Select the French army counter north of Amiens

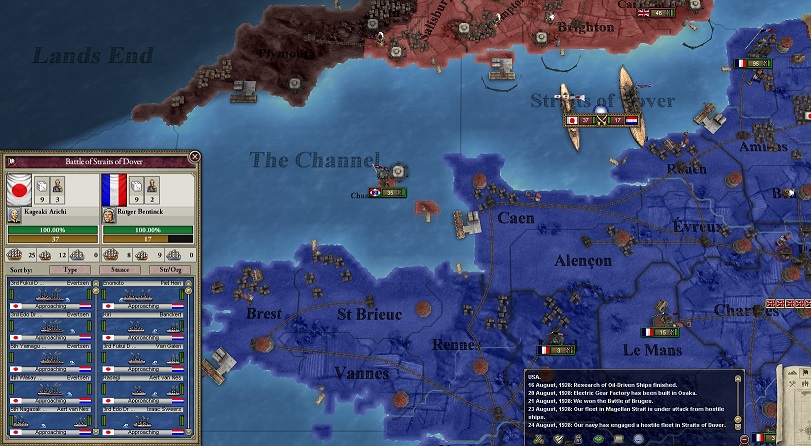point(752,63)
